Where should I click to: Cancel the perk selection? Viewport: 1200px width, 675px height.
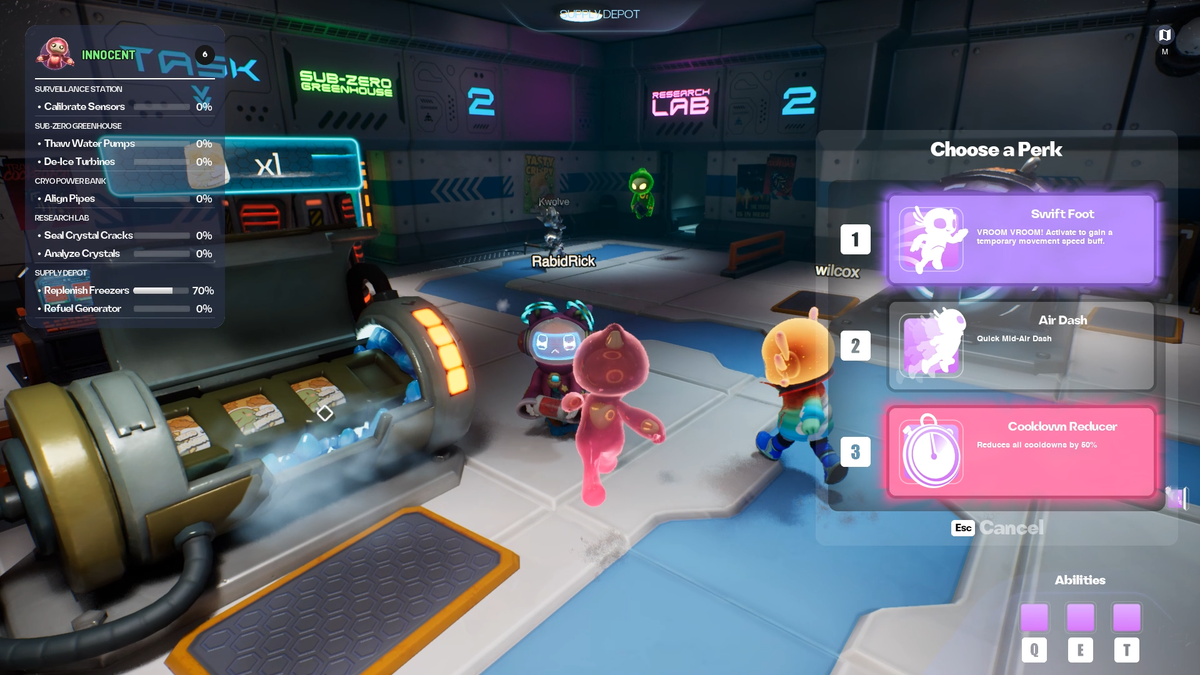(1010, 528)
